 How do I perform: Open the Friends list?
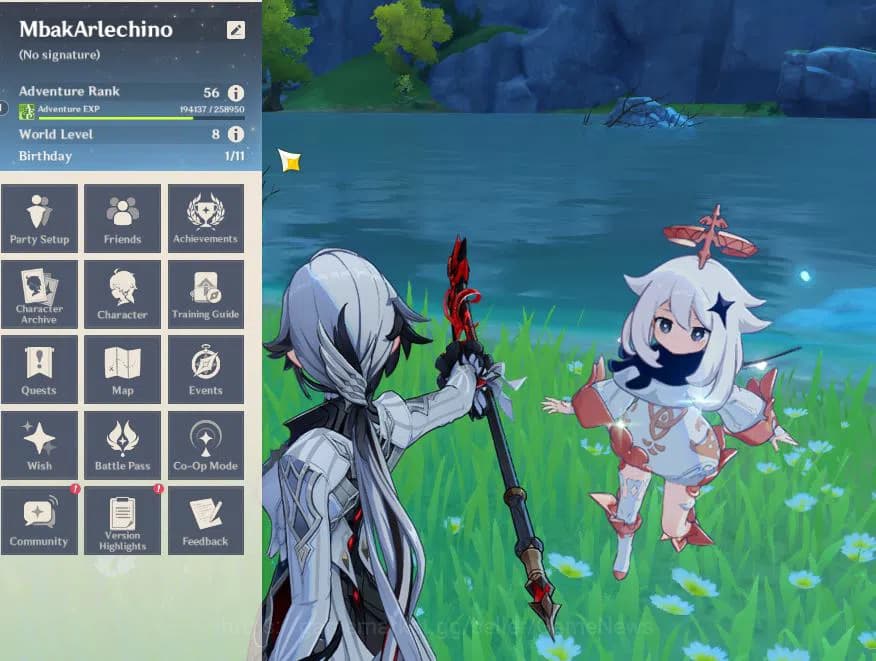click(x=122, y=218)
